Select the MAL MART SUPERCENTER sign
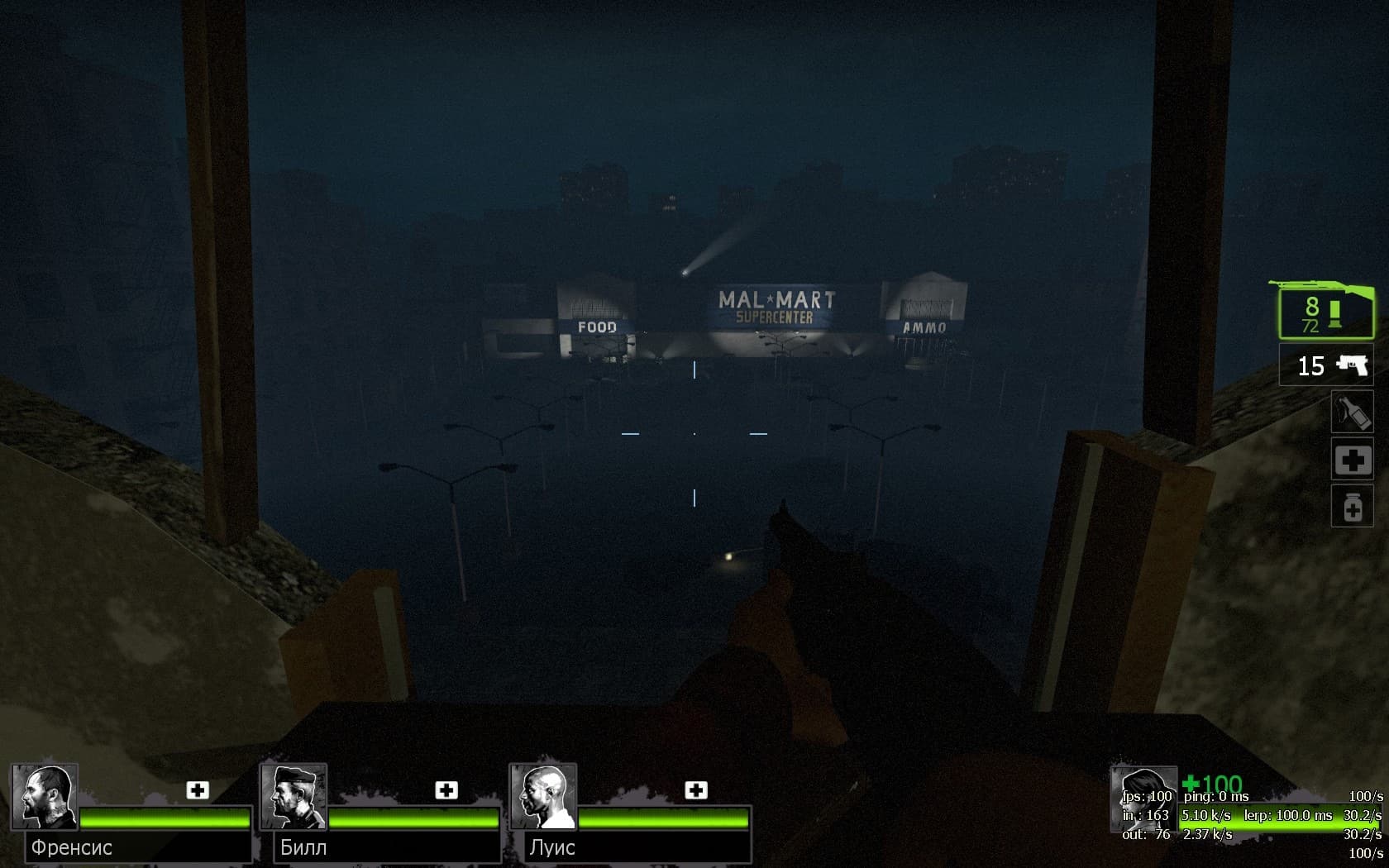Screen dimensions: 1389x868 pos(778,304)
